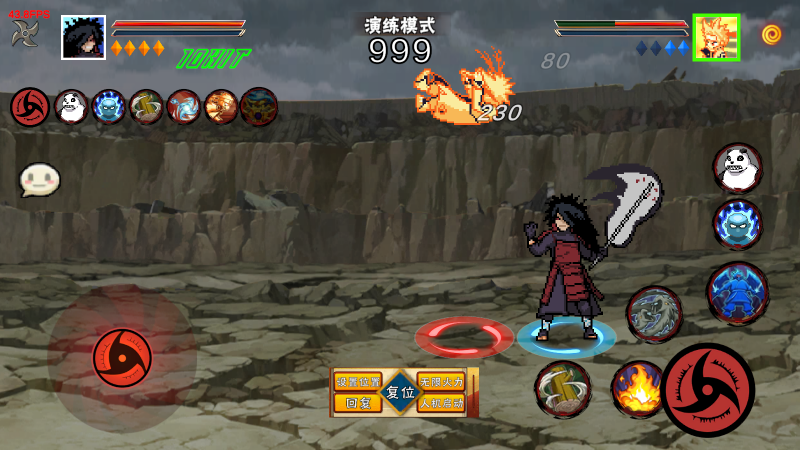800x450 pixels.
Task: Click the 回复 restore button
Action: (x=358, y=404)
